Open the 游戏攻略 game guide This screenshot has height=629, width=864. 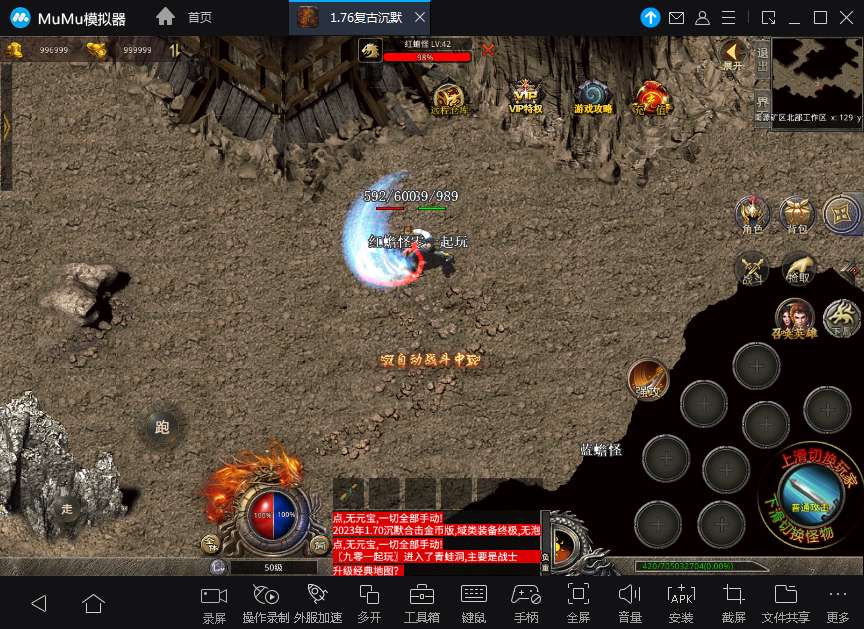click(x=592, y=96)
